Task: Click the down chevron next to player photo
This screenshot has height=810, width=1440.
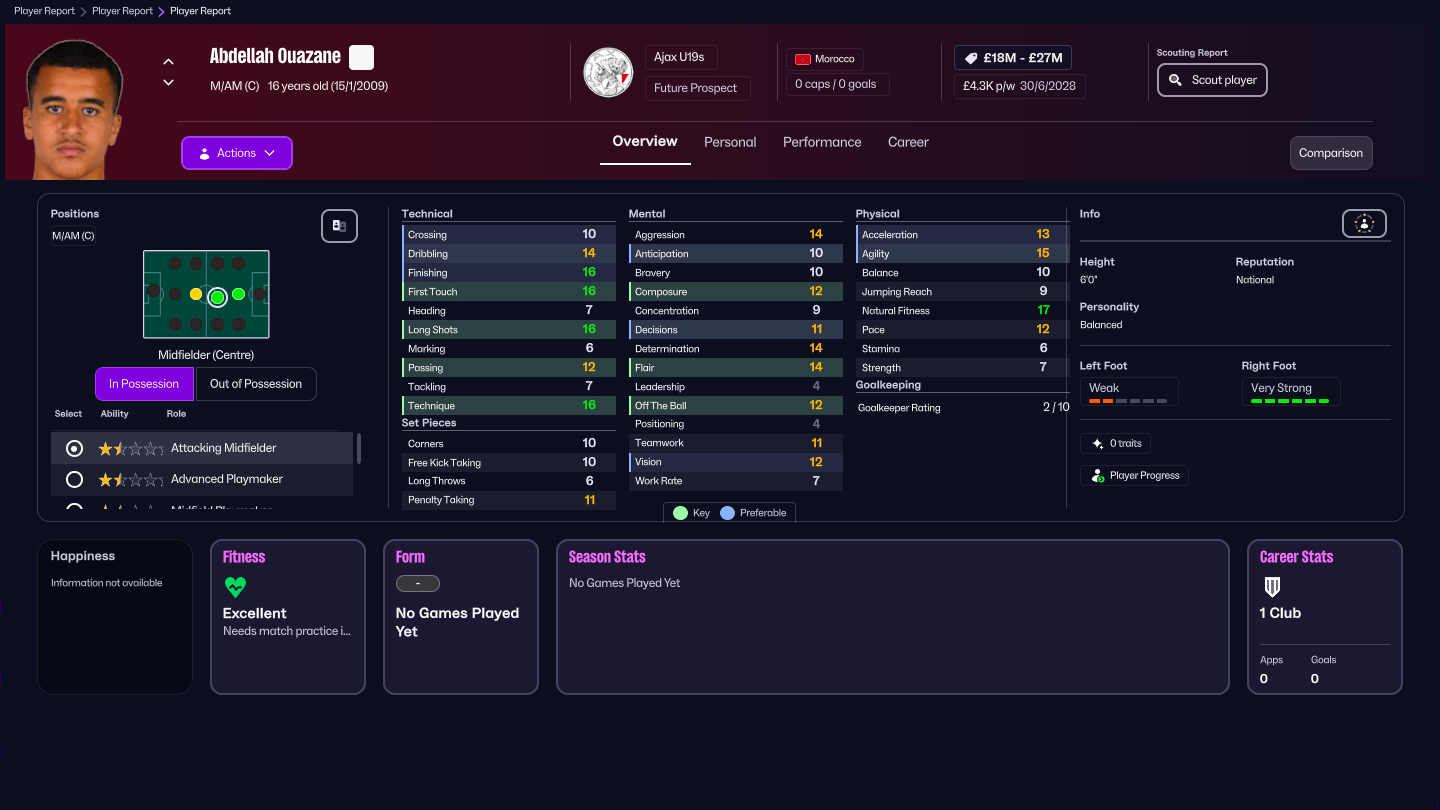Action: point(168,84)
